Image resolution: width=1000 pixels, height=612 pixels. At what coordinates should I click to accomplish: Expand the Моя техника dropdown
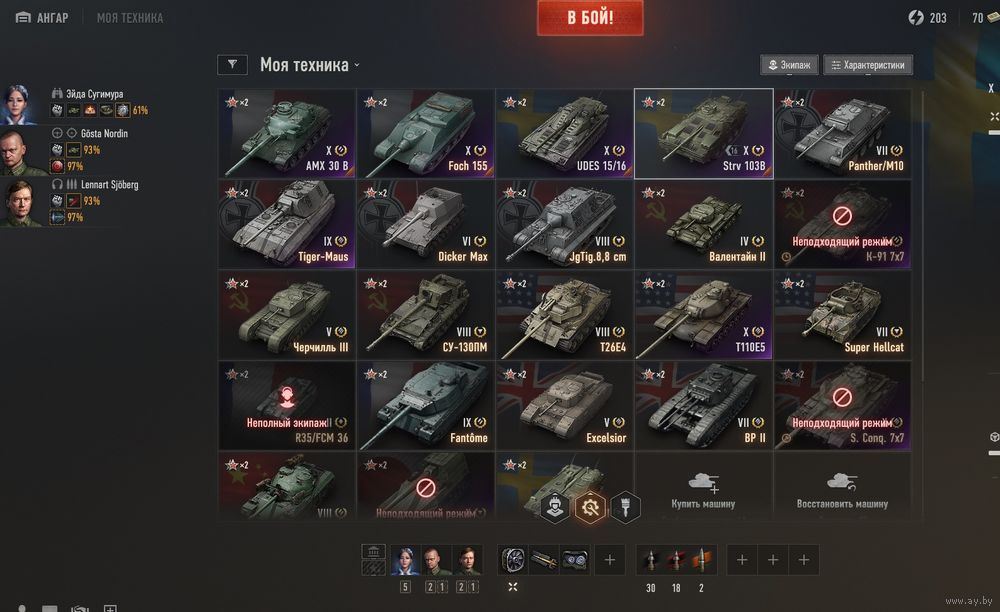pos(310,65)
